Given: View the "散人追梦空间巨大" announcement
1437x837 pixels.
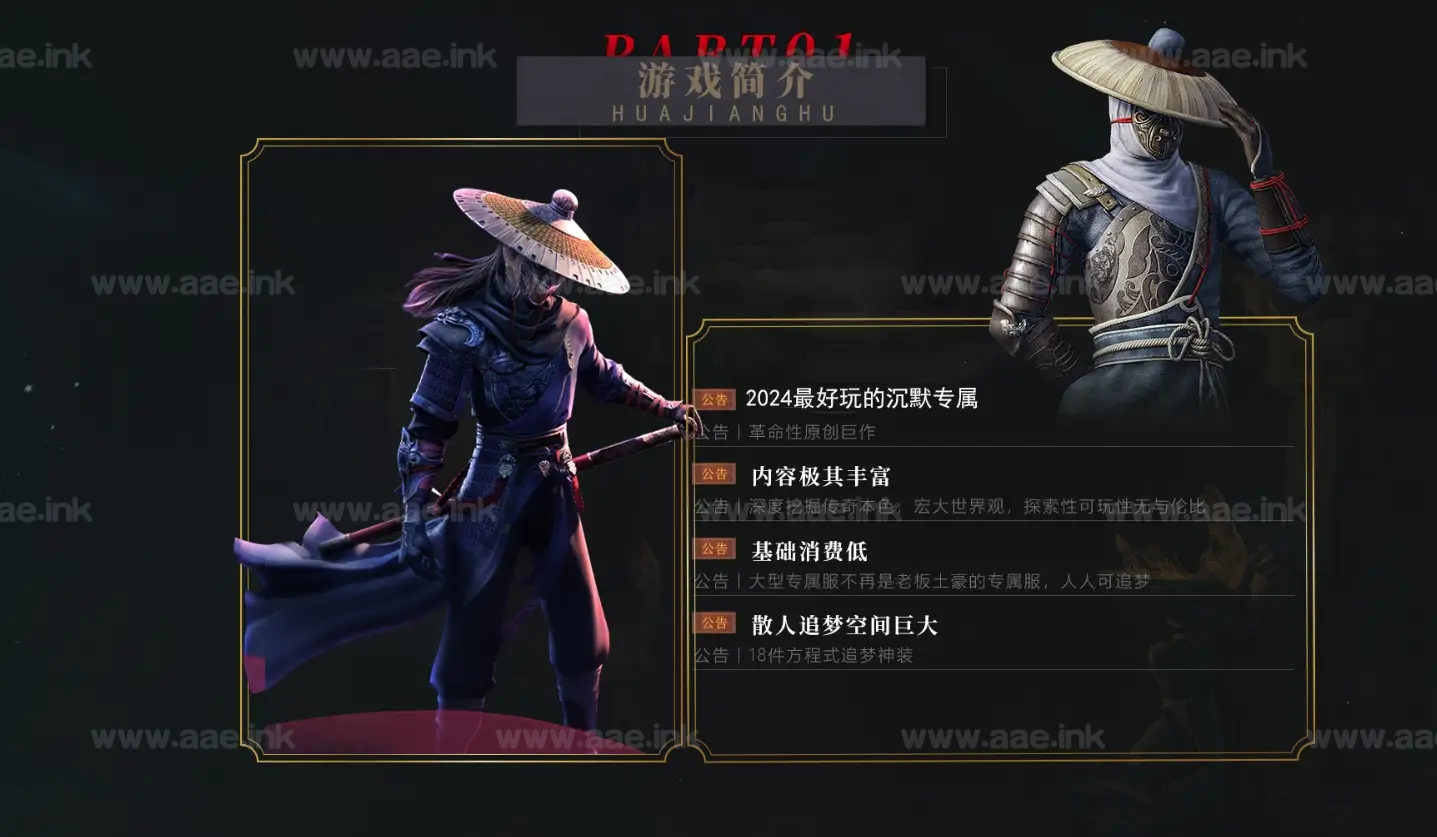Looking at the screenshot, I should [x=844, y=626].
